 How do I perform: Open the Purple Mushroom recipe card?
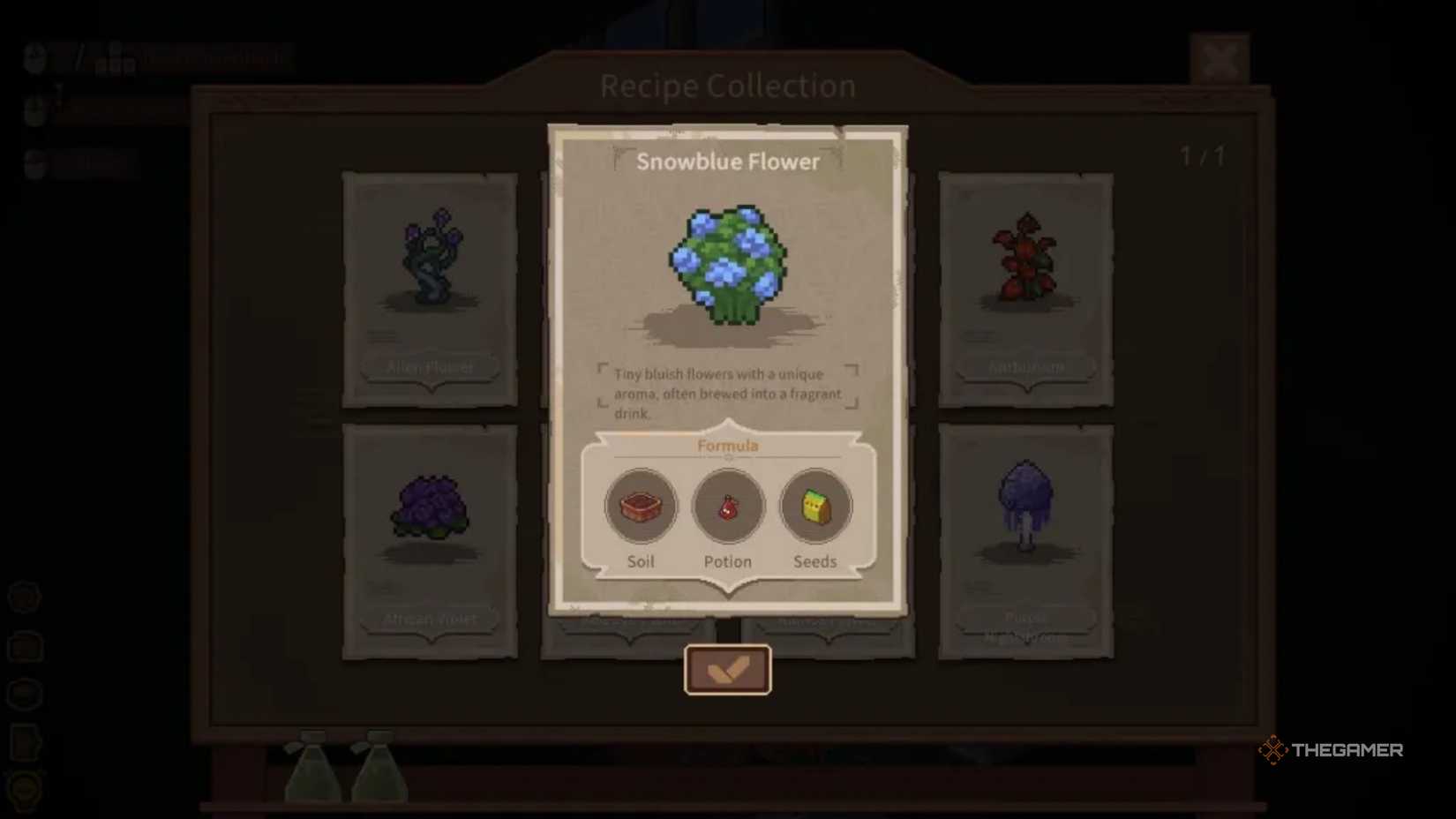1025,530
